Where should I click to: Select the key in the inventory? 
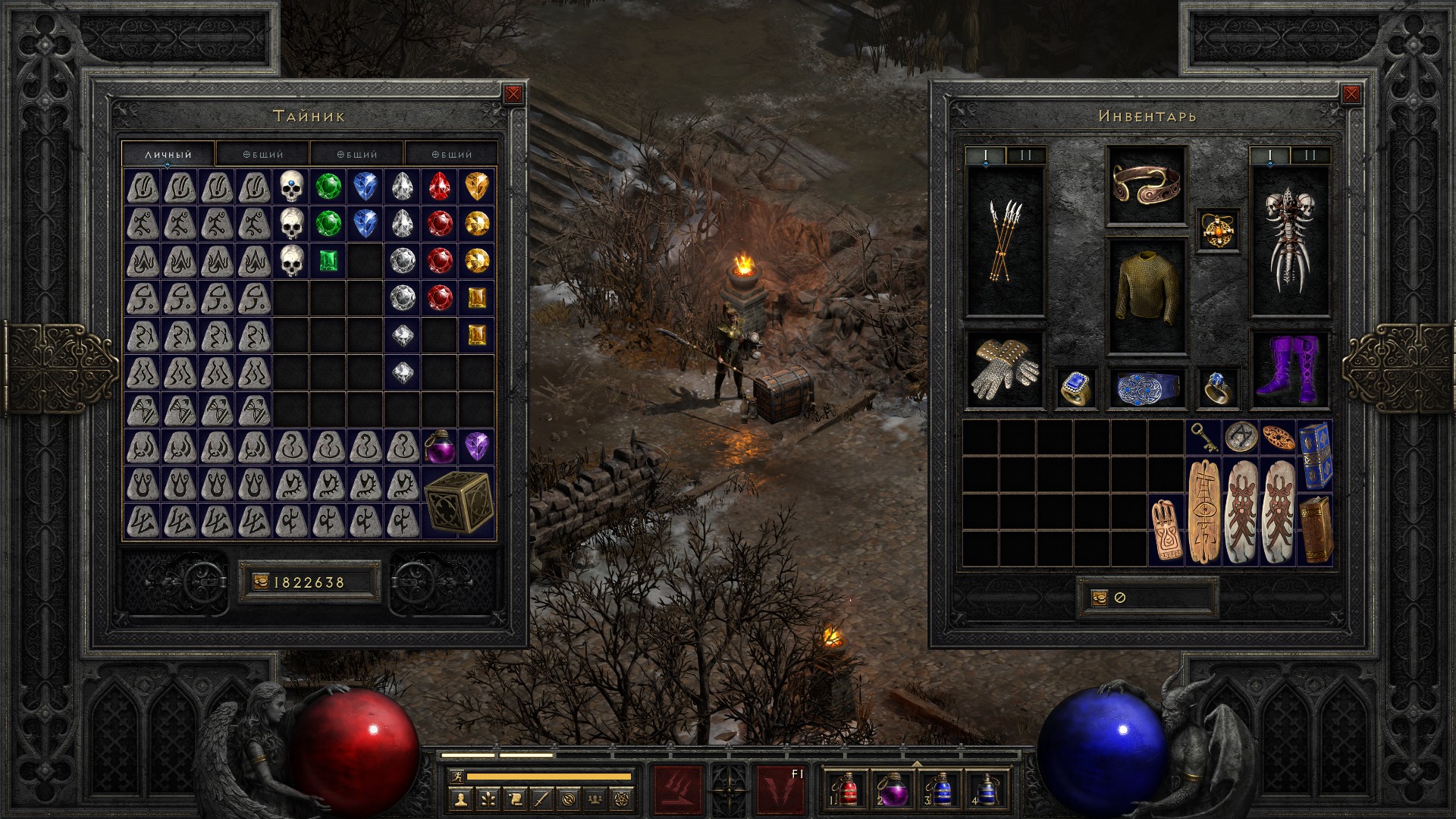click(x=1203, y=438)
